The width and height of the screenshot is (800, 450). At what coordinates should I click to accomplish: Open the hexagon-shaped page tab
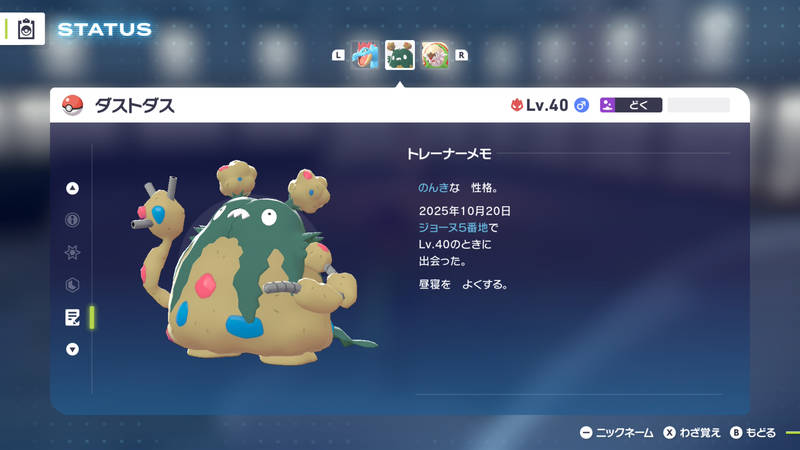(72, 285)
